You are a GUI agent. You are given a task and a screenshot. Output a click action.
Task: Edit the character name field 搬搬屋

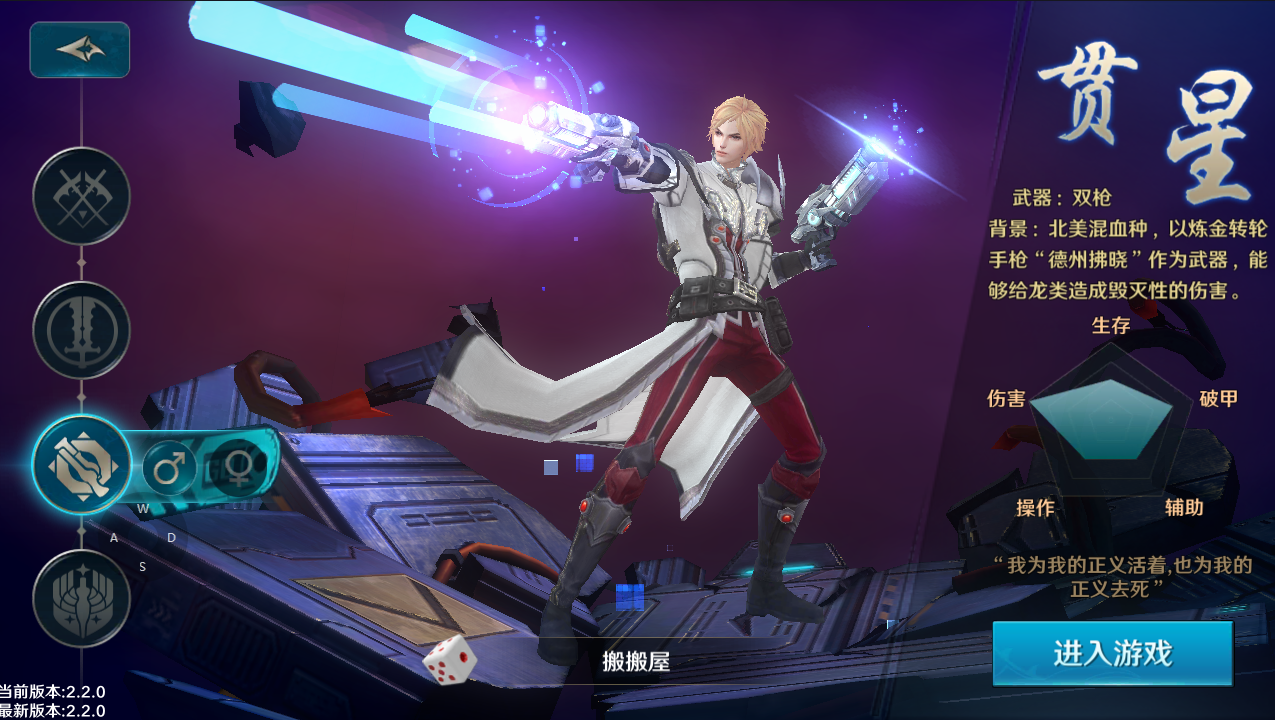[x=636, y=661]
